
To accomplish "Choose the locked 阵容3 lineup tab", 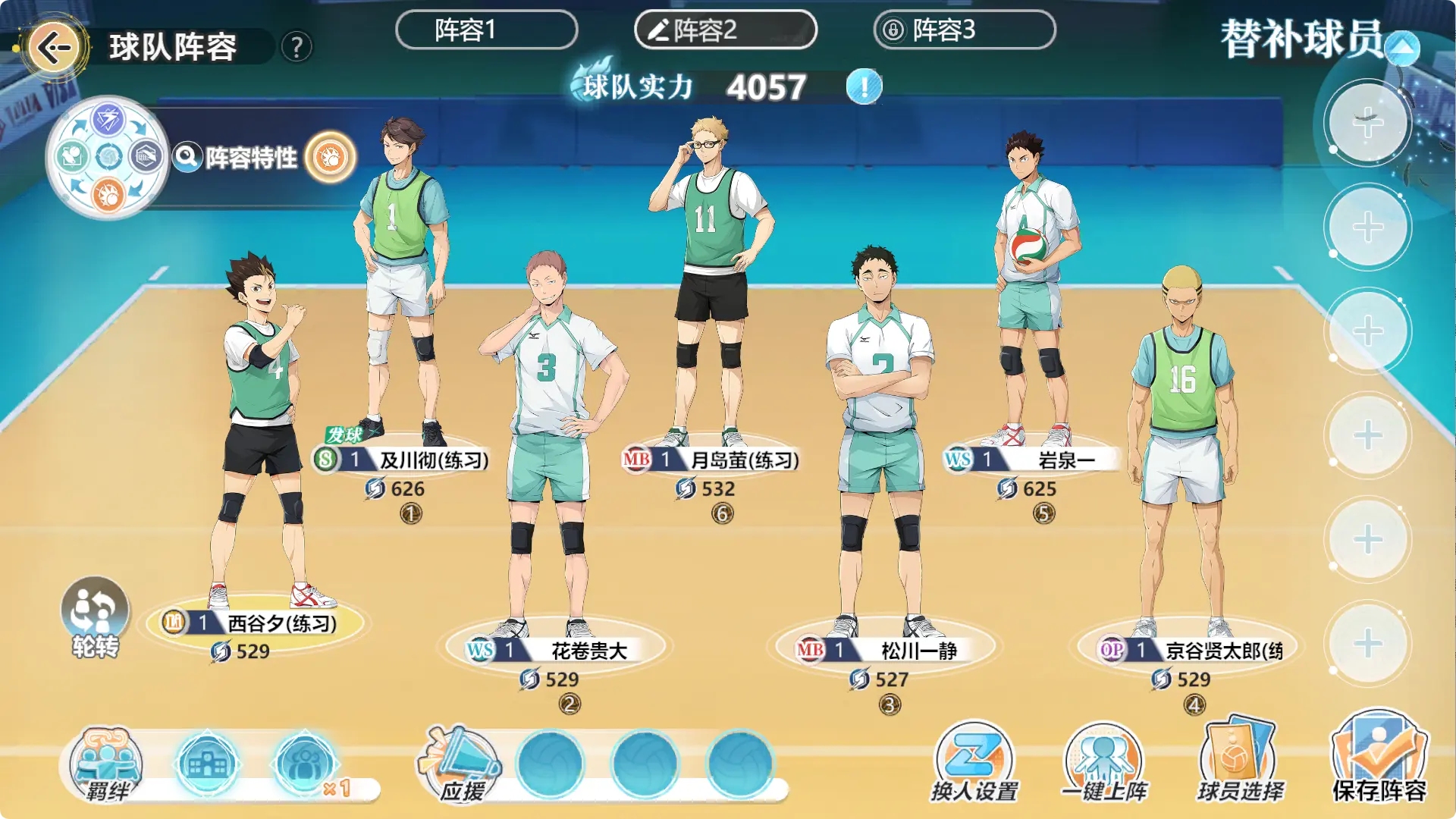I will tap(964, 30).
